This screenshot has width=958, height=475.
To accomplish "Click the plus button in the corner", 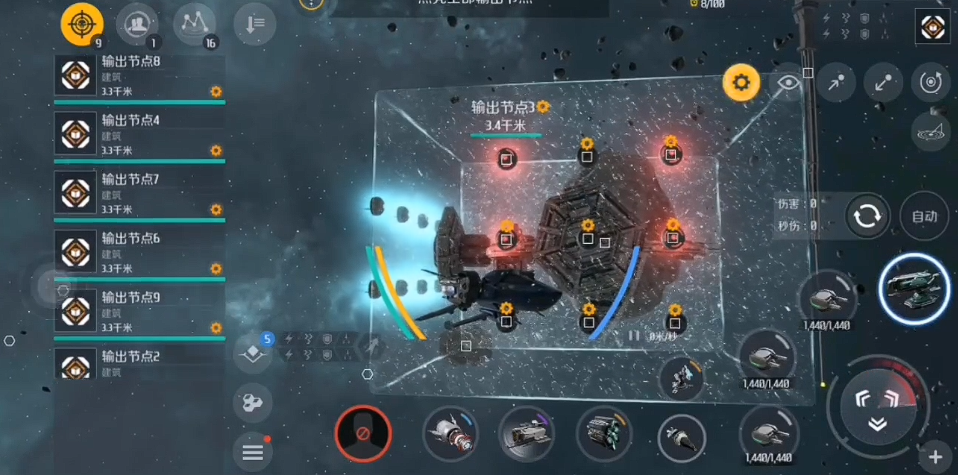I will coord(935,455).
